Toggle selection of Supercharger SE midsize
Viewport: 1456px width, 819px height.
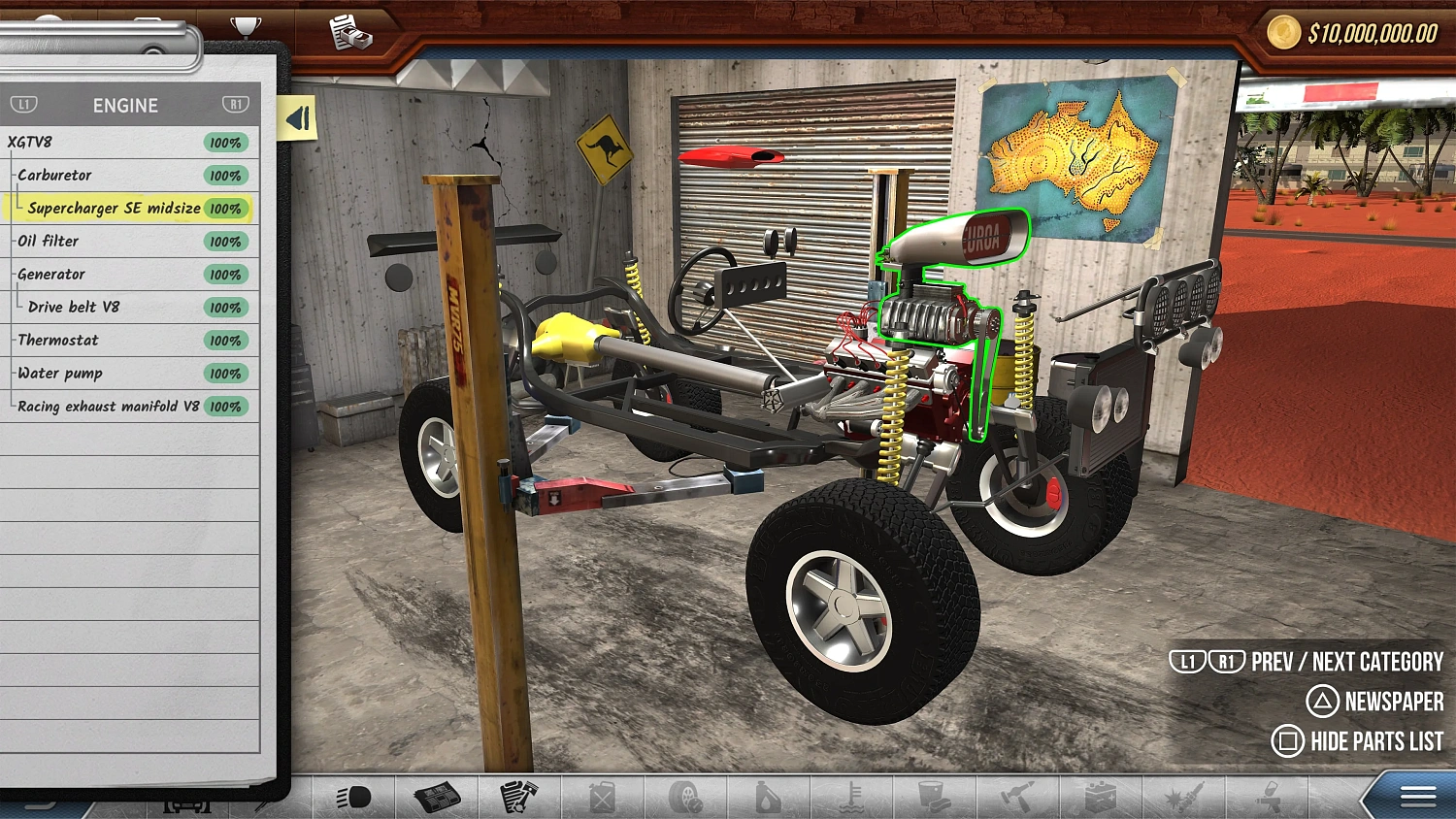(115, 208)
